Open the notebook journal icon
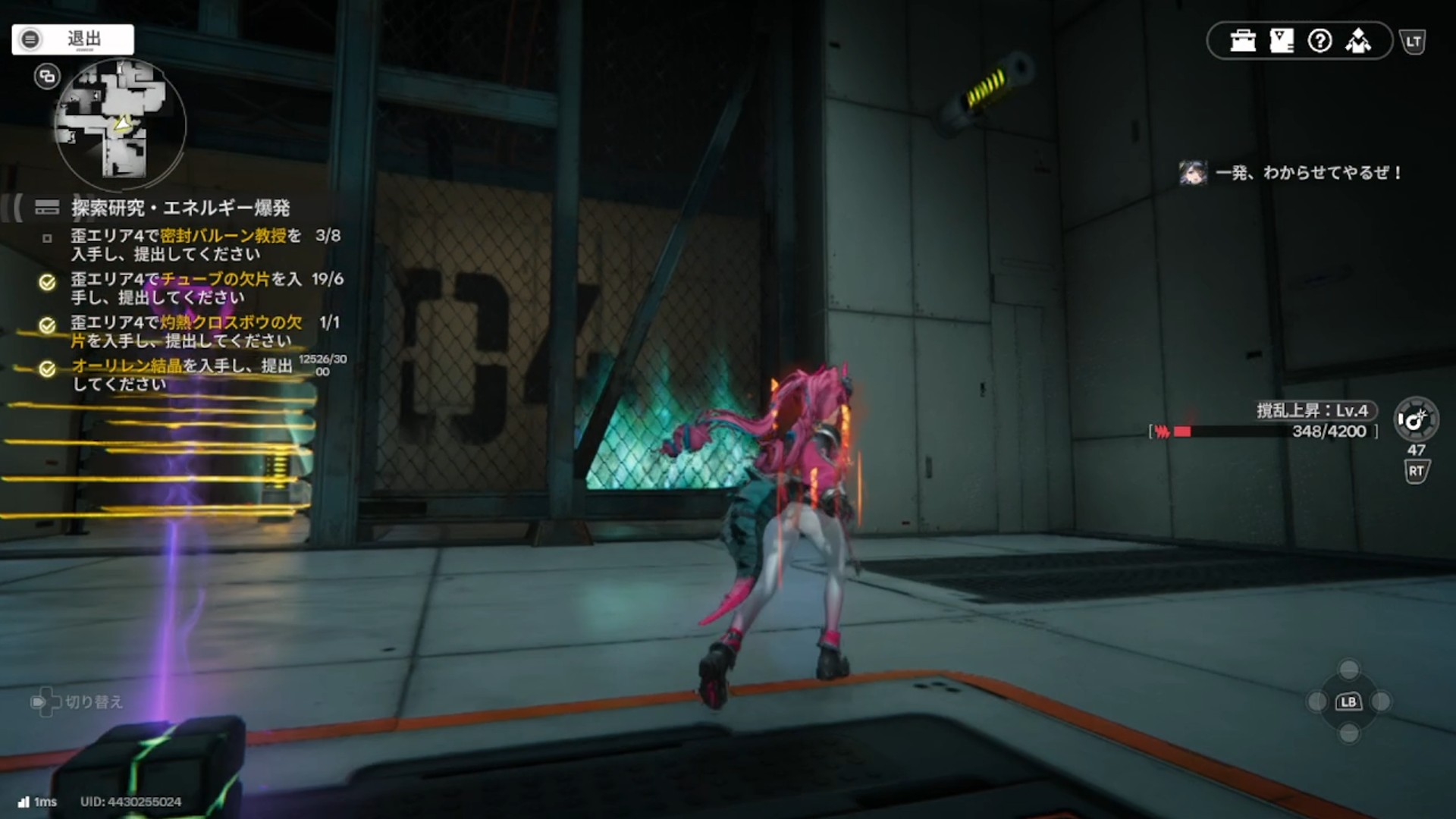Image resolution: width=1456 pixels, height=819 pixels. [x=1282, y=41]
